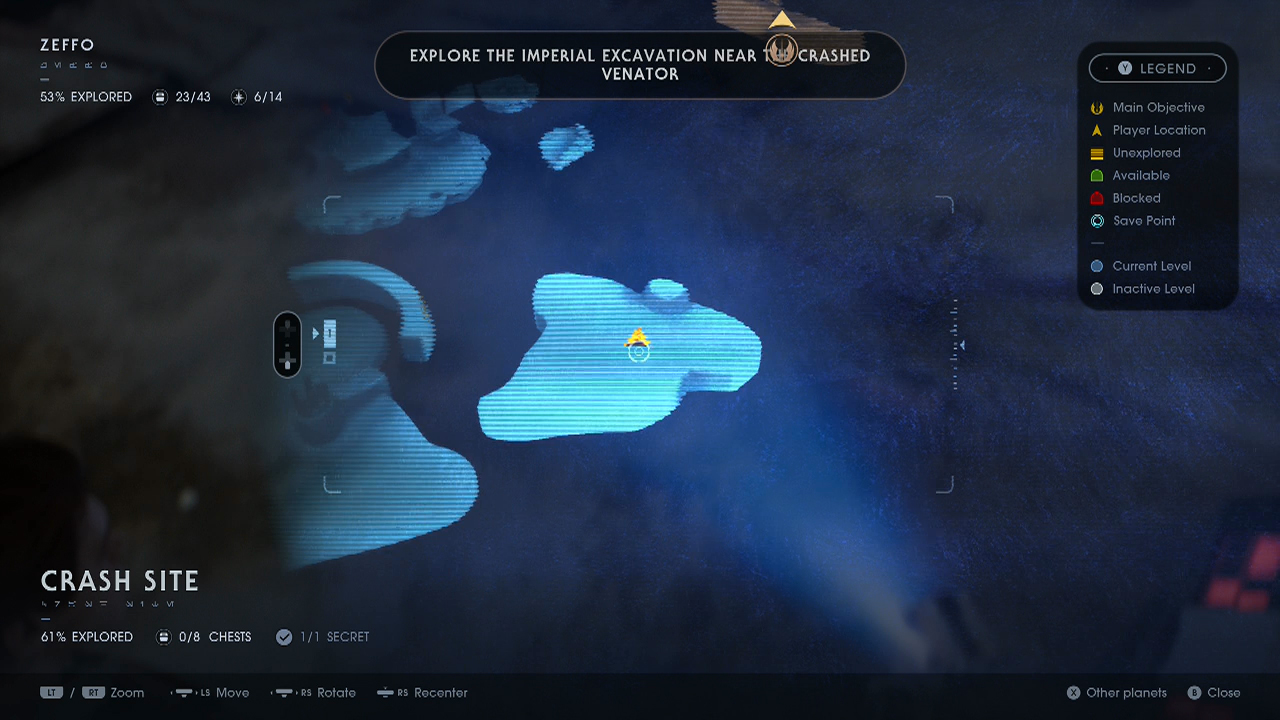The image size is (1280, 720).
Task: Open the Legend panel via the Y pill
Action: click(1157, 68)
